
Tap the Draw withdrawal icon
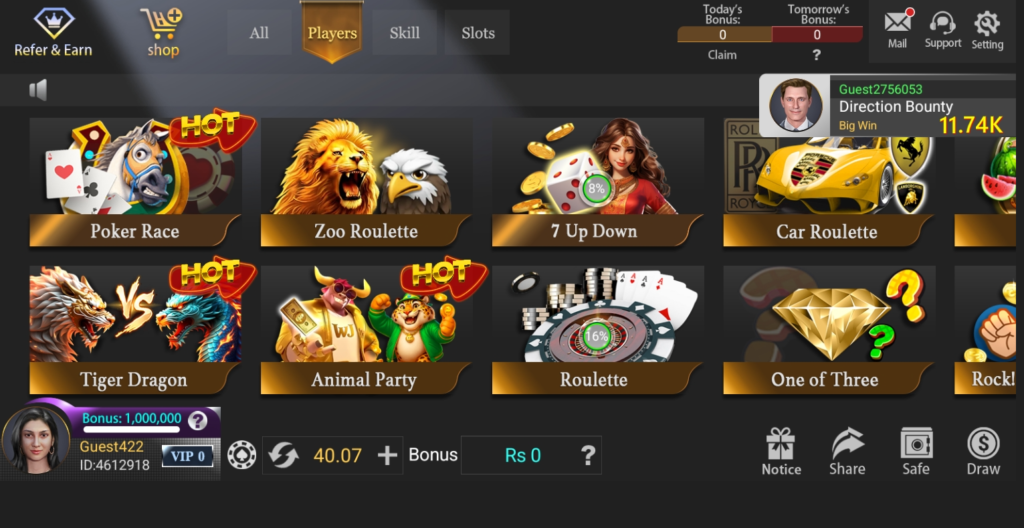coord(983,452)
